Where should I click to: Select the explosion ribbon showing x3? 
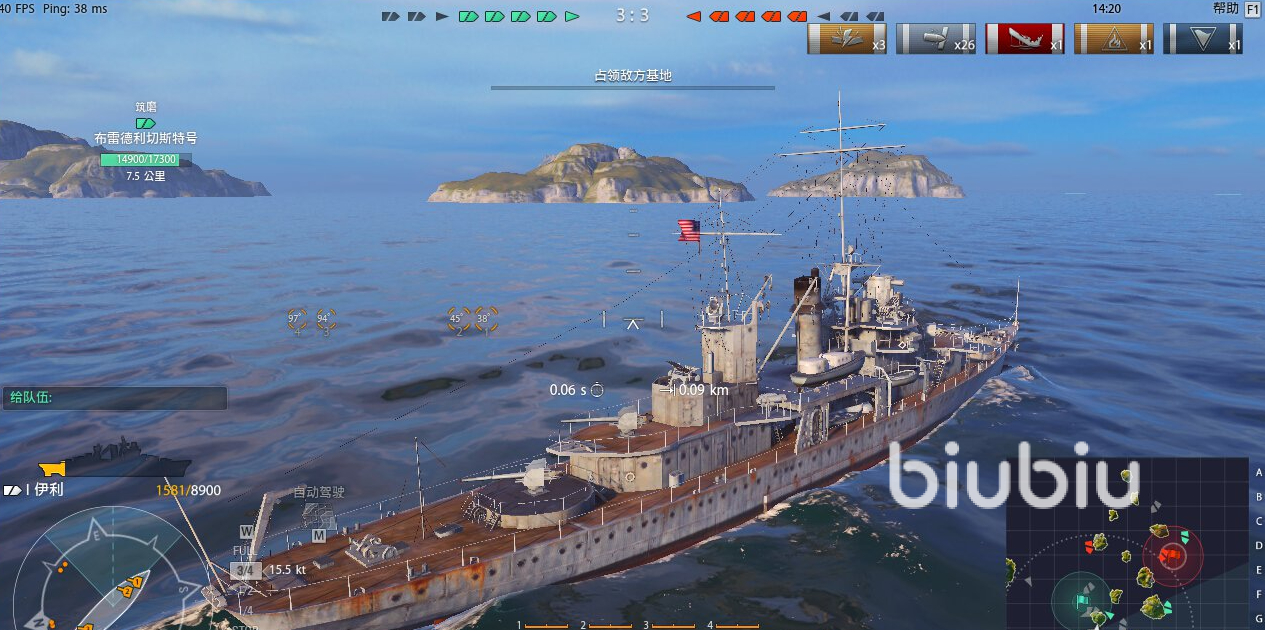[x=847, y=39]
